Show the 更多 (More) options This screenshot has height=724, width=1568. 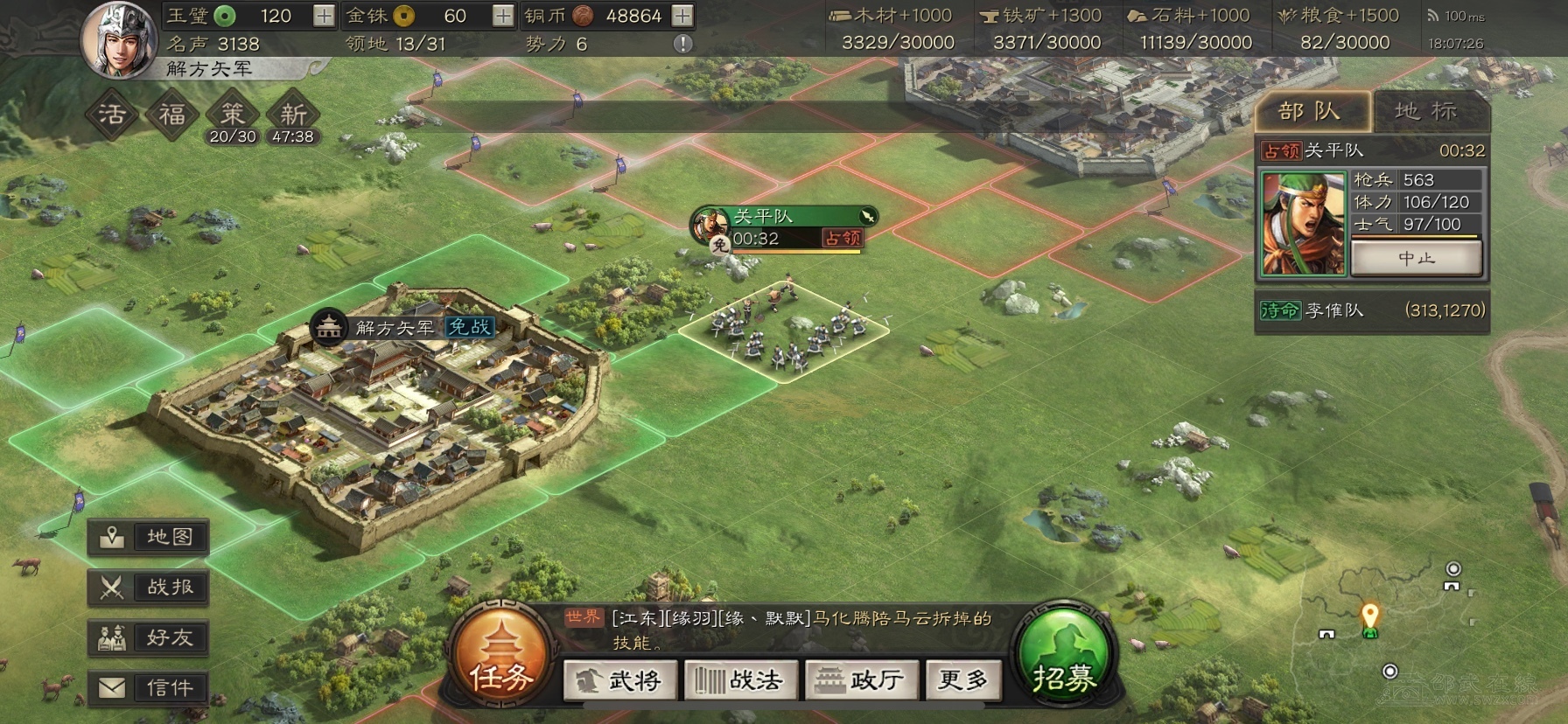[962, 680]
